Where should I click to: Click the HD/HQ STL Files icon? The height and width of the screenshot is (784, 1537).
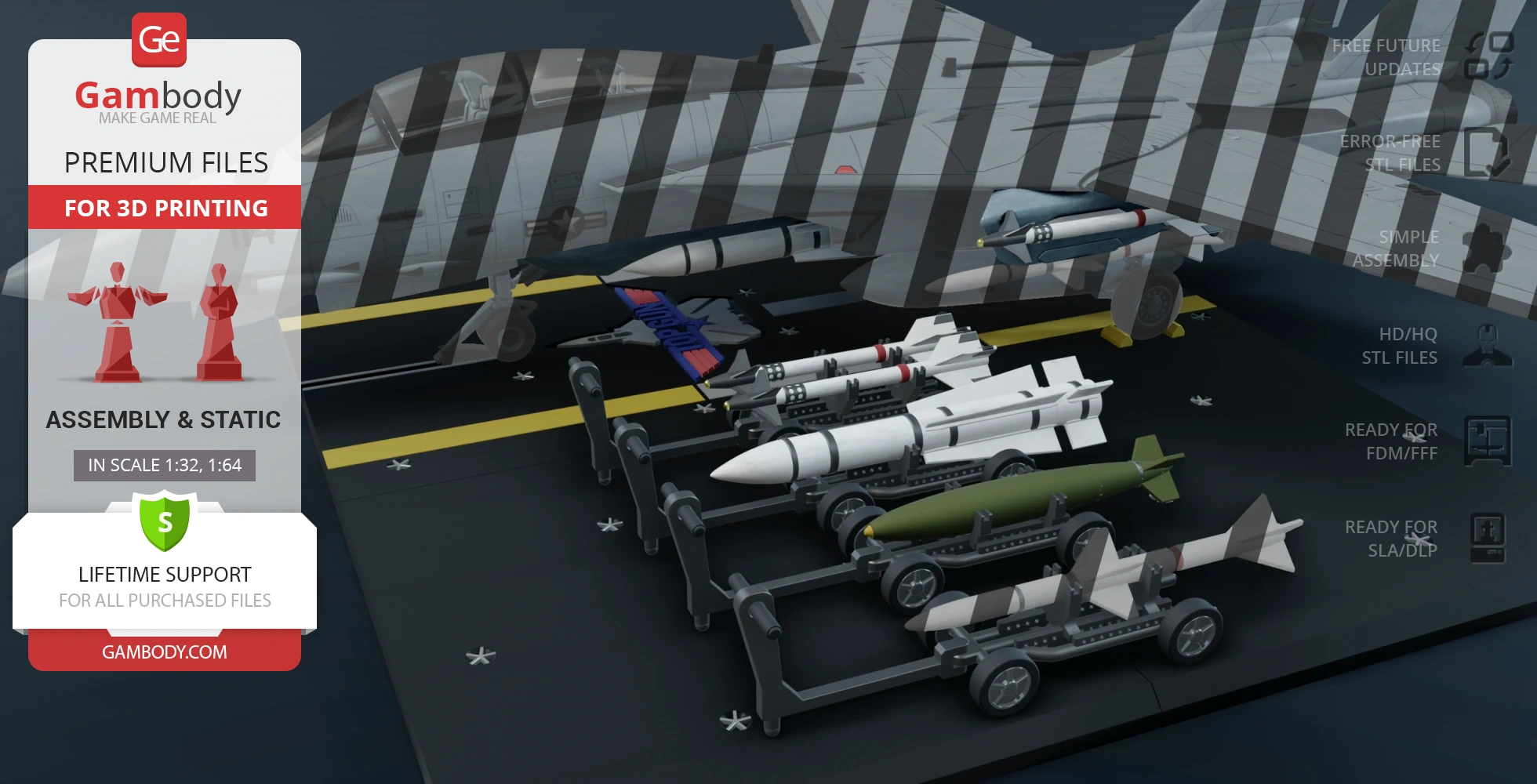coord(1487,345)
